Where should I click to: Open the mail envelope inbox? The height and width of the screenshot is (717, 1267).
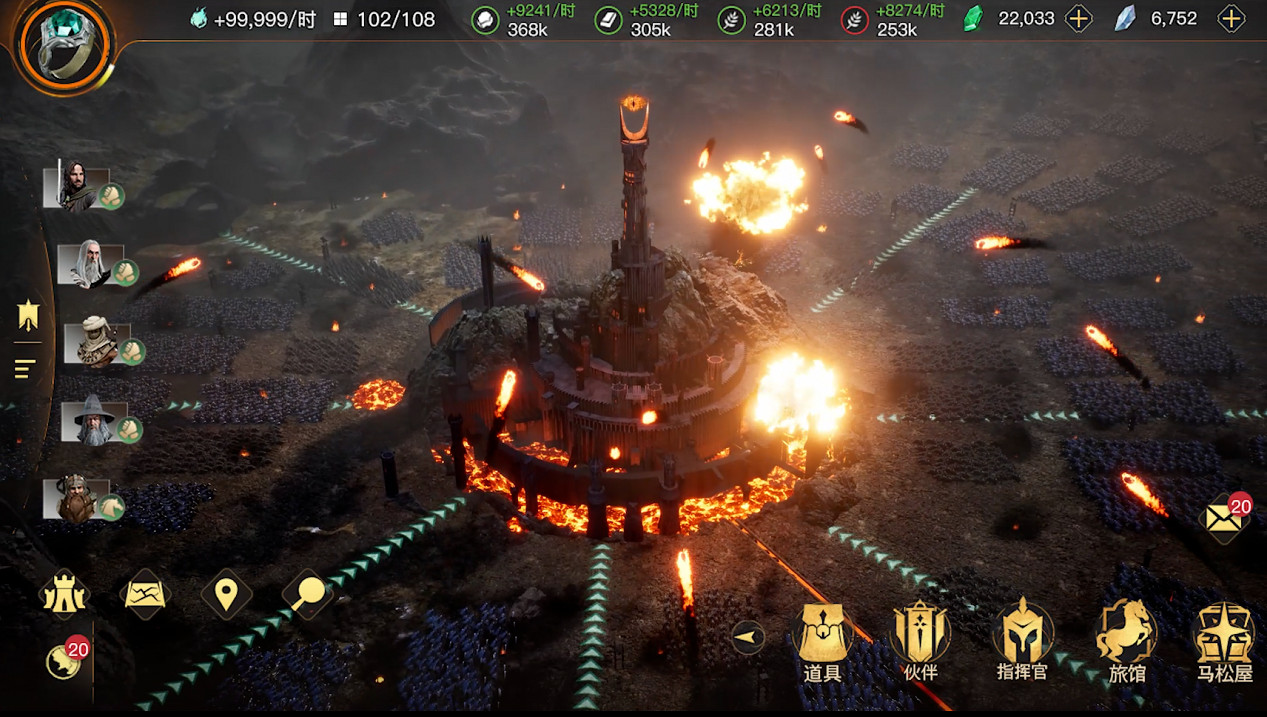point(1224,519)
